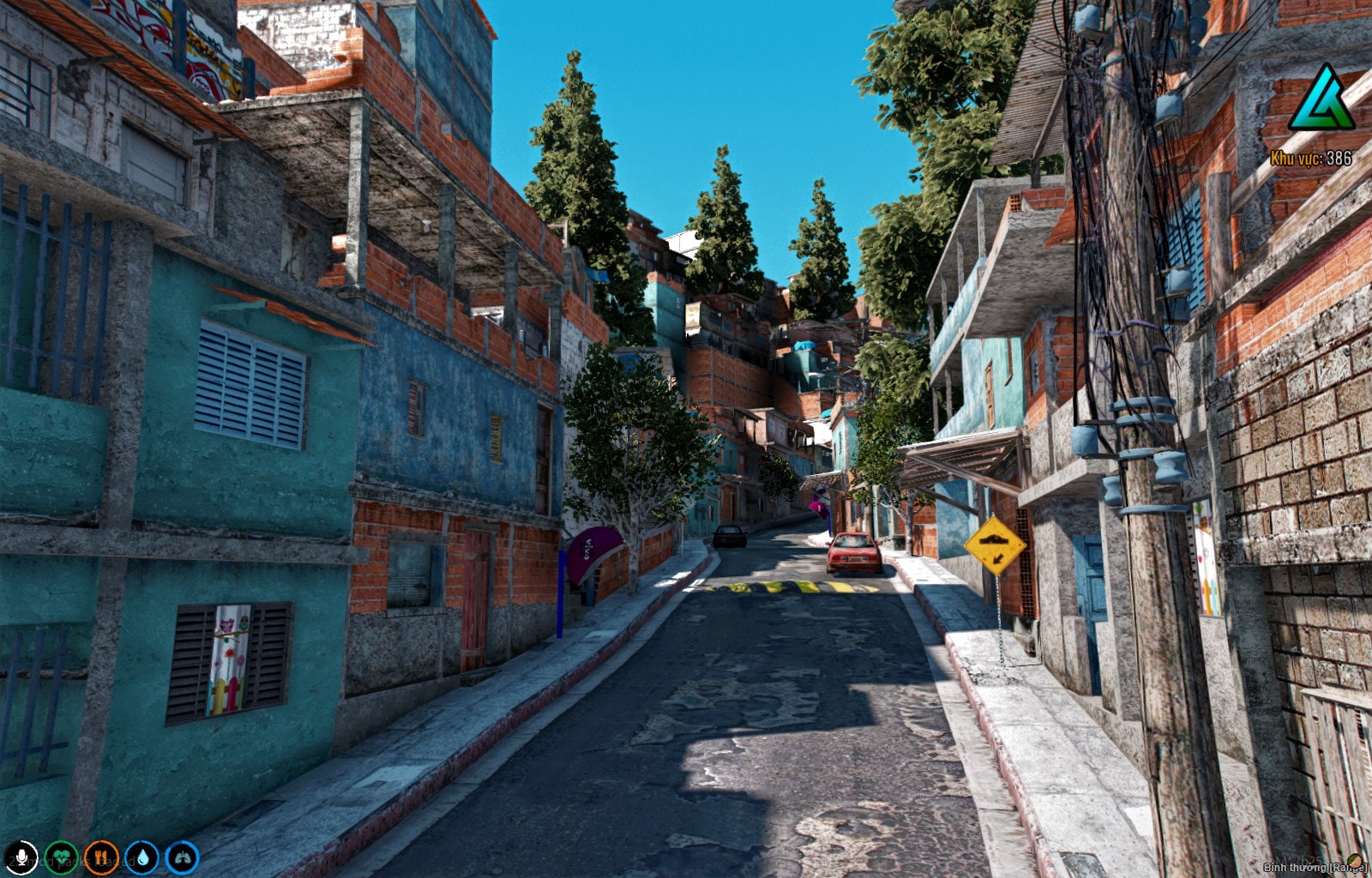
Task: Click the round badge beside the voice range text
Action: 1356,862
